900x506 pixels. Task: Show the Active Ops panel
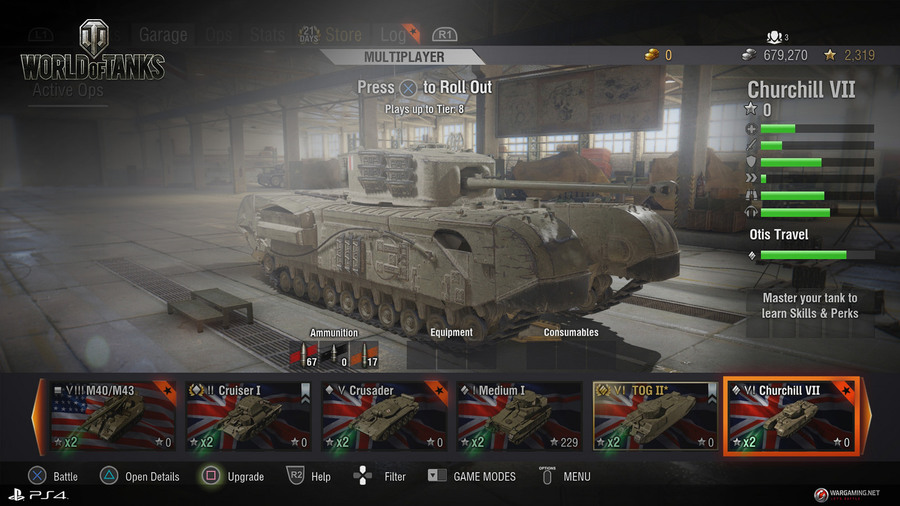pos(68,90)
